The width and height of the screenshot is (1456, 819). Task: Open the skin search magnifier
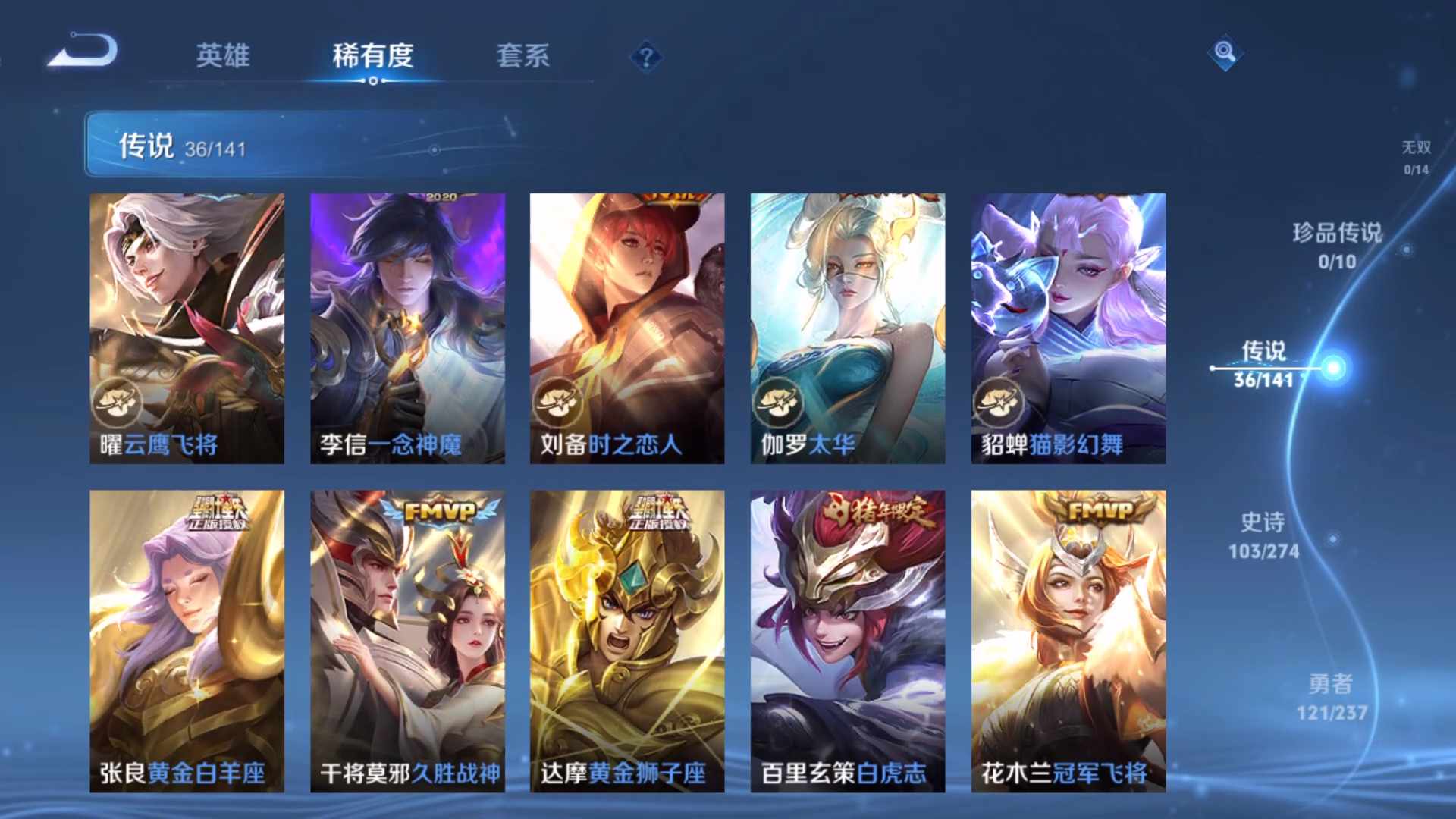pos(1225,53)
